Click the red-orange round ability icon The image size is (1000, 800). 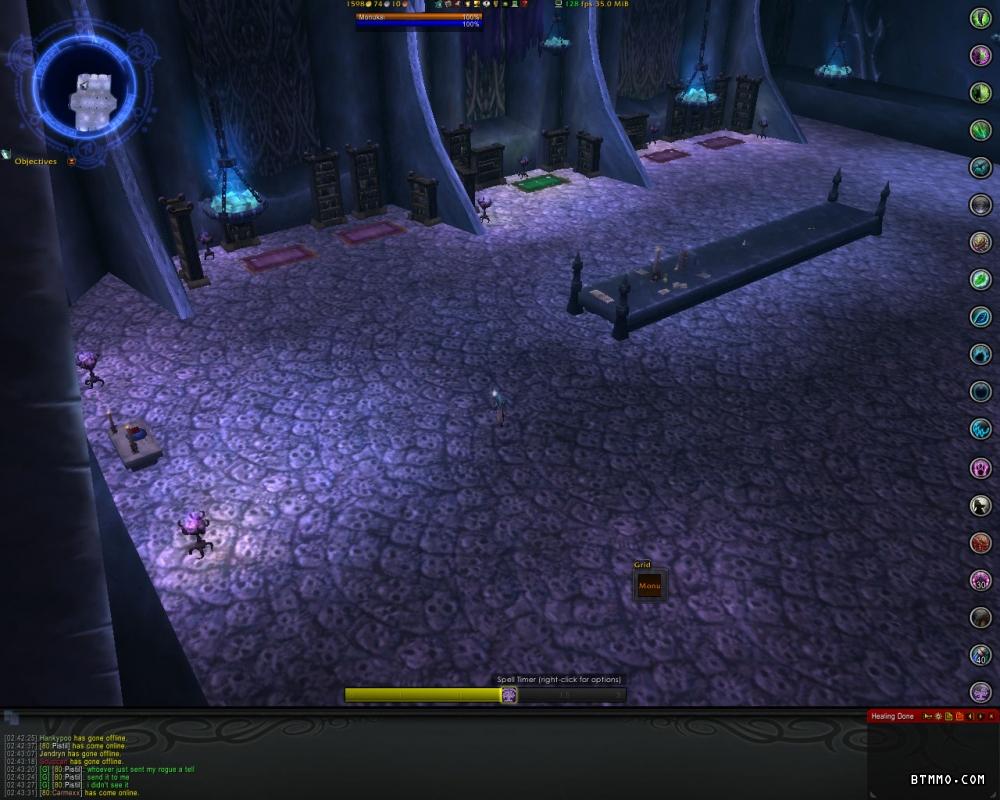[980, 543]
